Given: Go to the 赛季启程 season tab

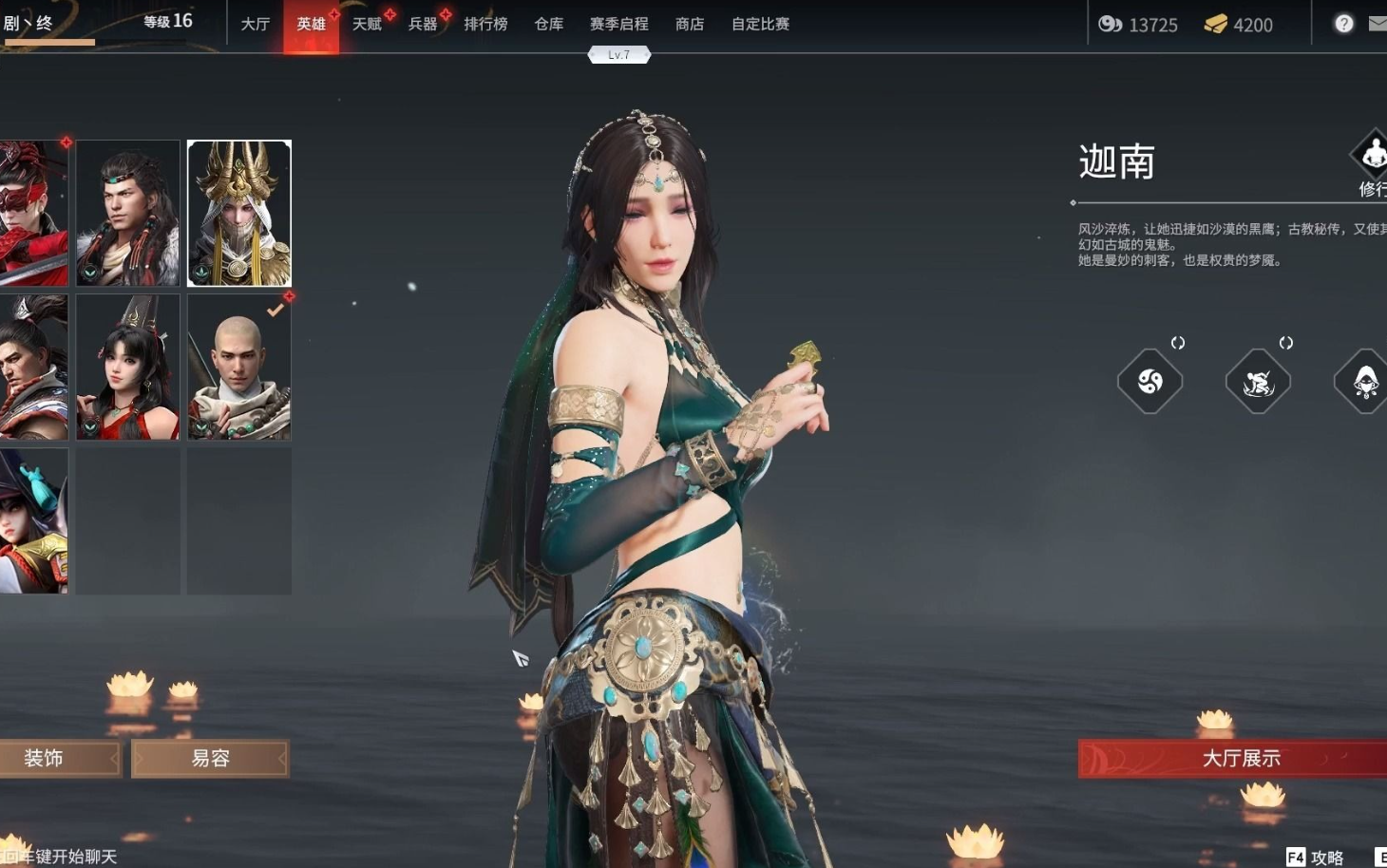Looking at the screenshot, I should 618,24.
